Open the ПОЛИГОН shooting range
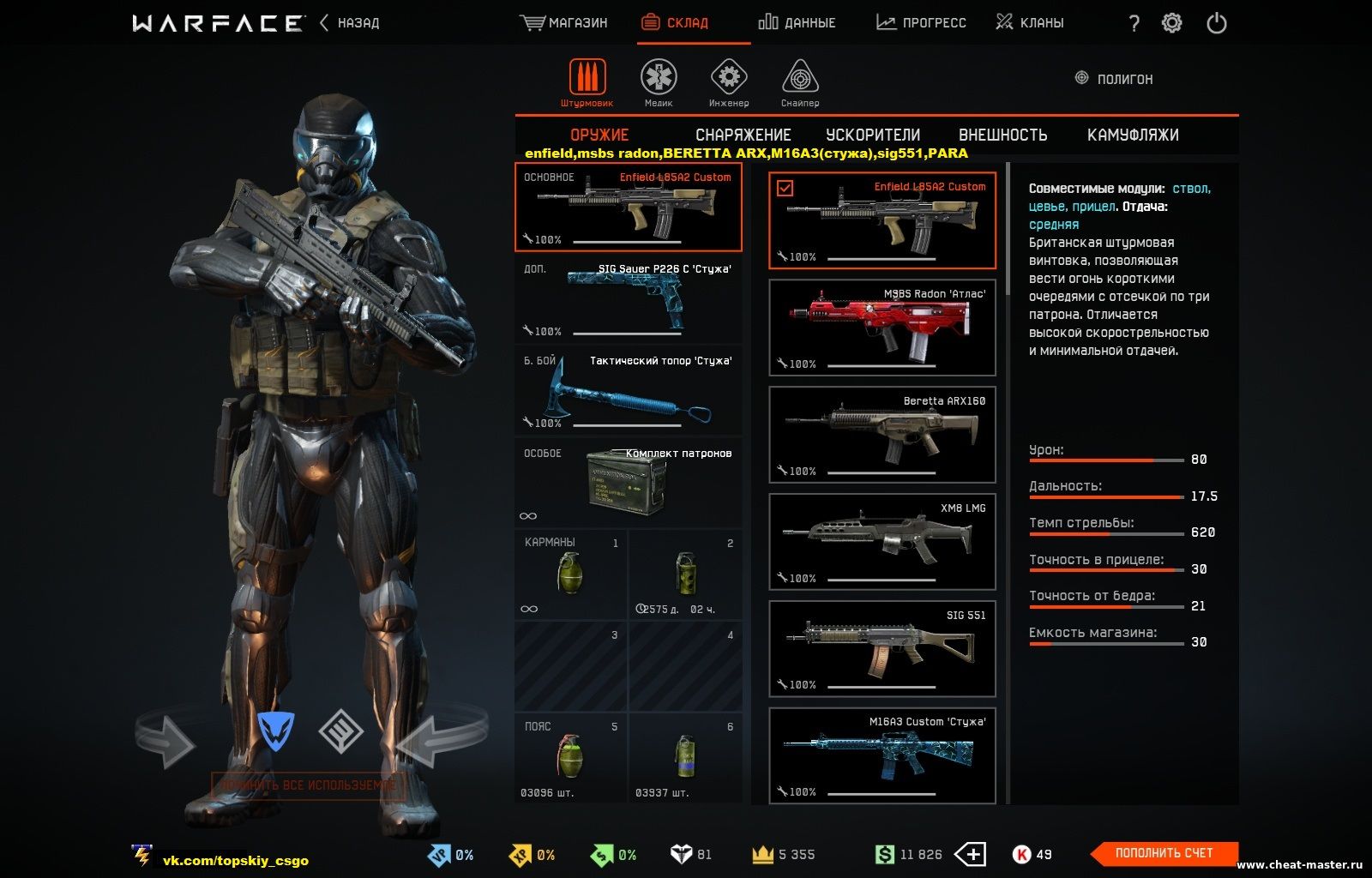This screenshot has width=1372, height=878. [1114, 79]
